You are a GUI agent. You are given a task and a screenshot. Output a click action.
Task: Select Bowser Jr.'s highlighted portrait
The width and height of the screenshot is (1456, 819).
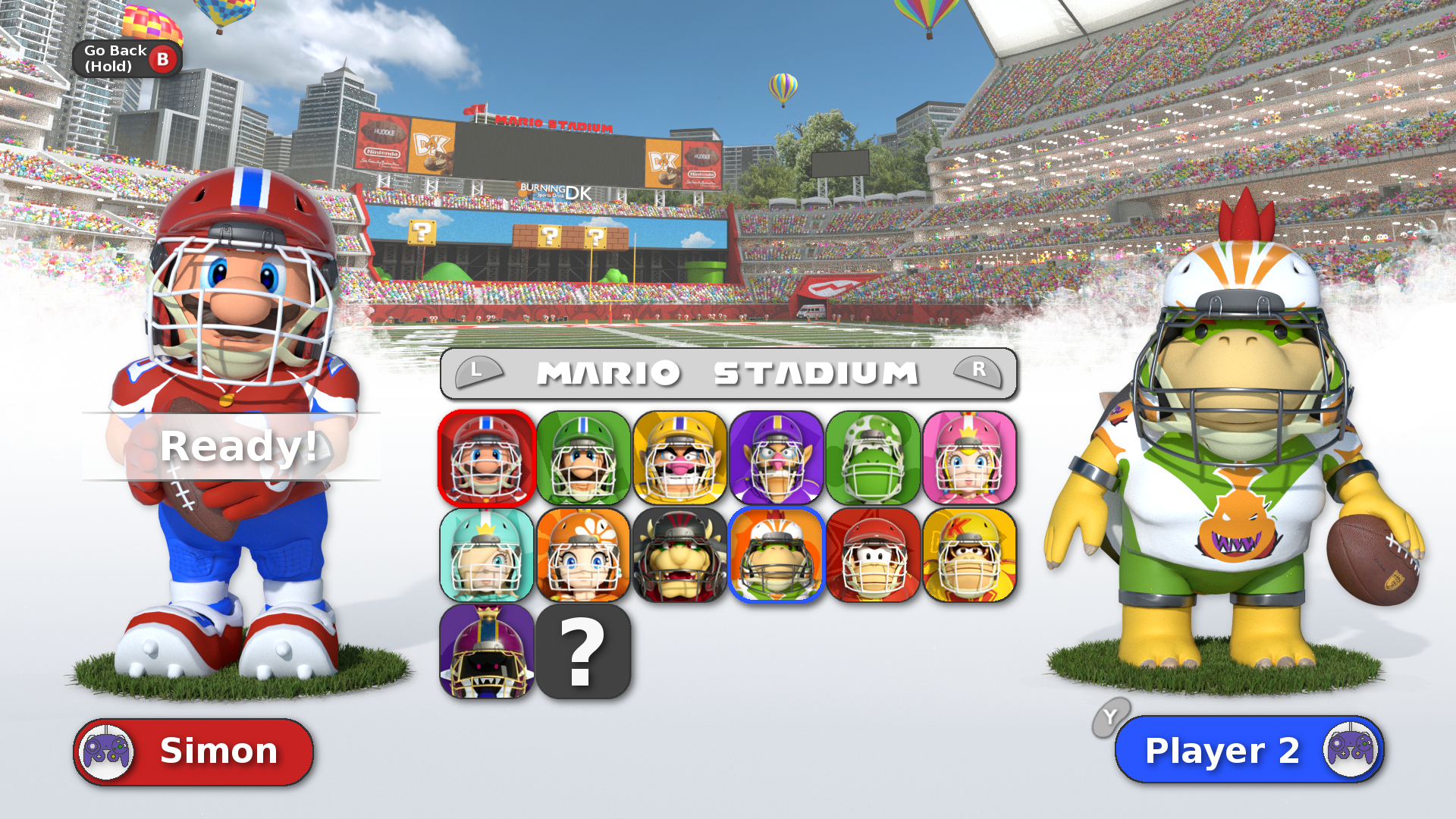[776, 555]
